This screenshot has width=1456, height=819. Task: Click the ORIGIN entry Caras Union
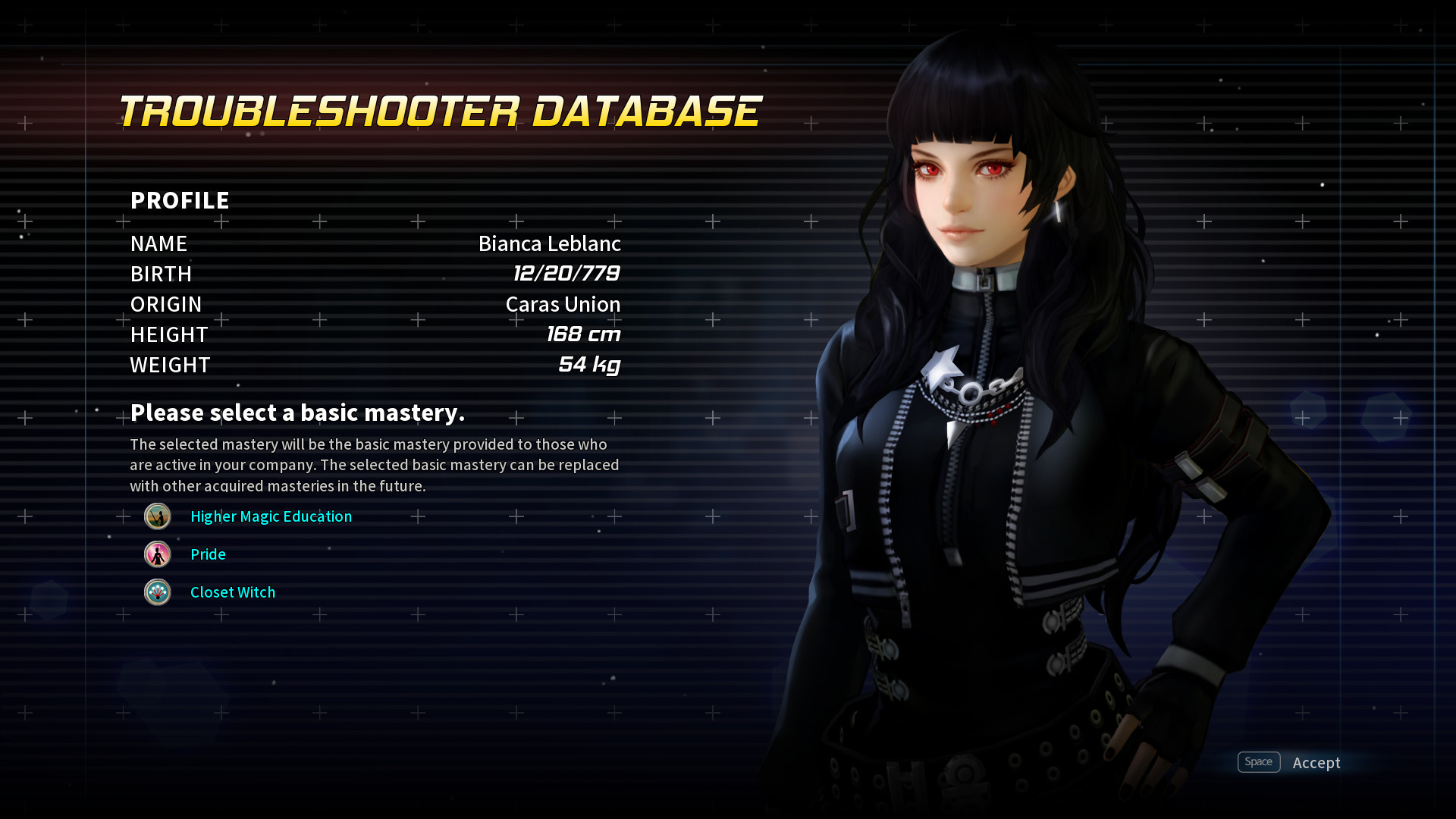pyautogui.click(x=563, y=304)
